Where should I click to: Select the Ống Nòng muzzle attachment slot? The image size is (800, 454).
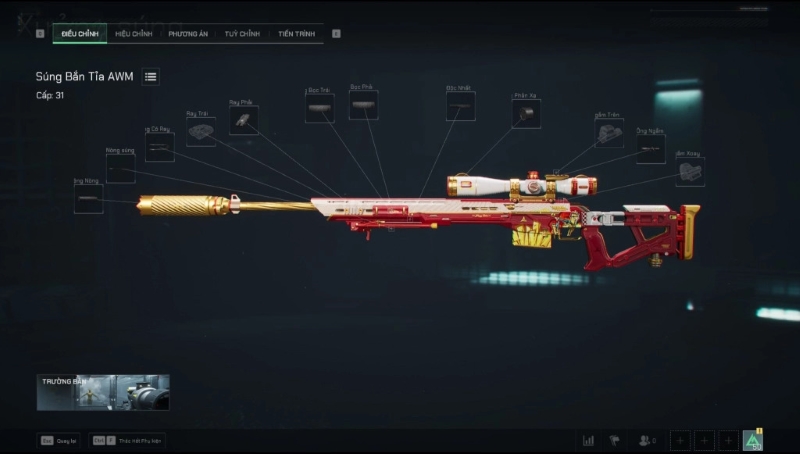pos(88,199)
